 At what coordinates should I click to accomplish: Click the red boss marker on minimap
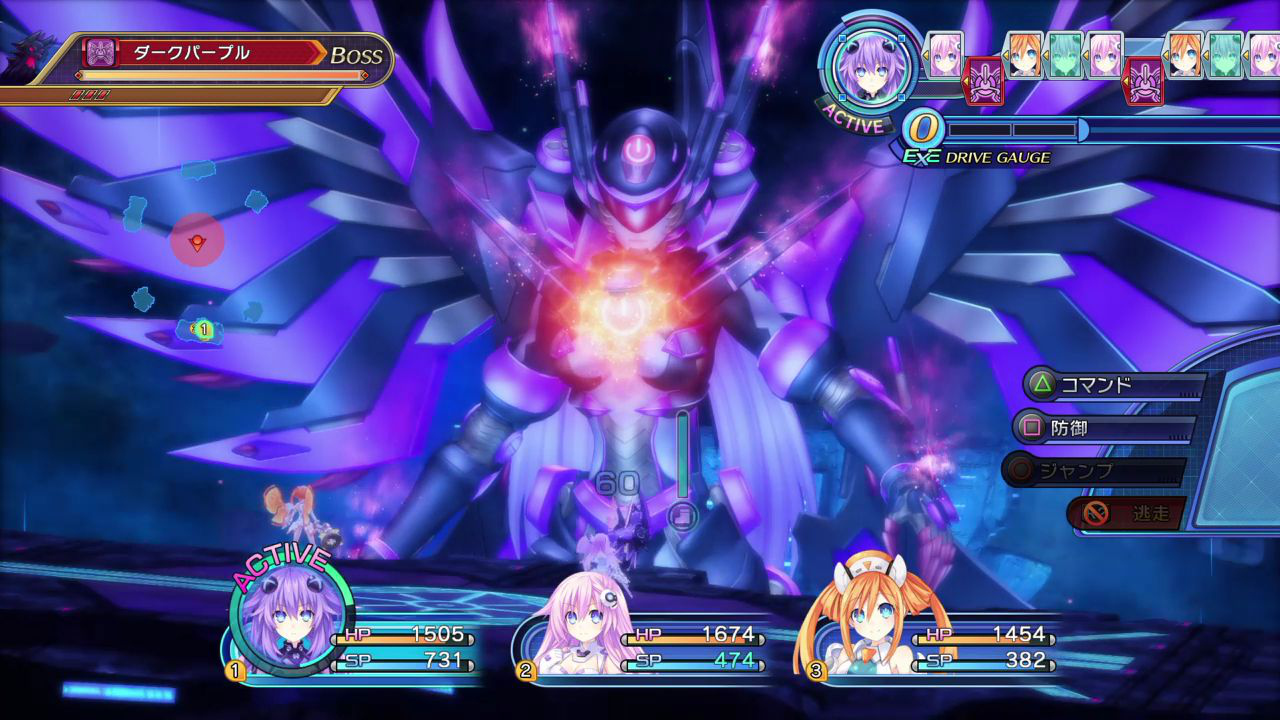tap(197, 240)
